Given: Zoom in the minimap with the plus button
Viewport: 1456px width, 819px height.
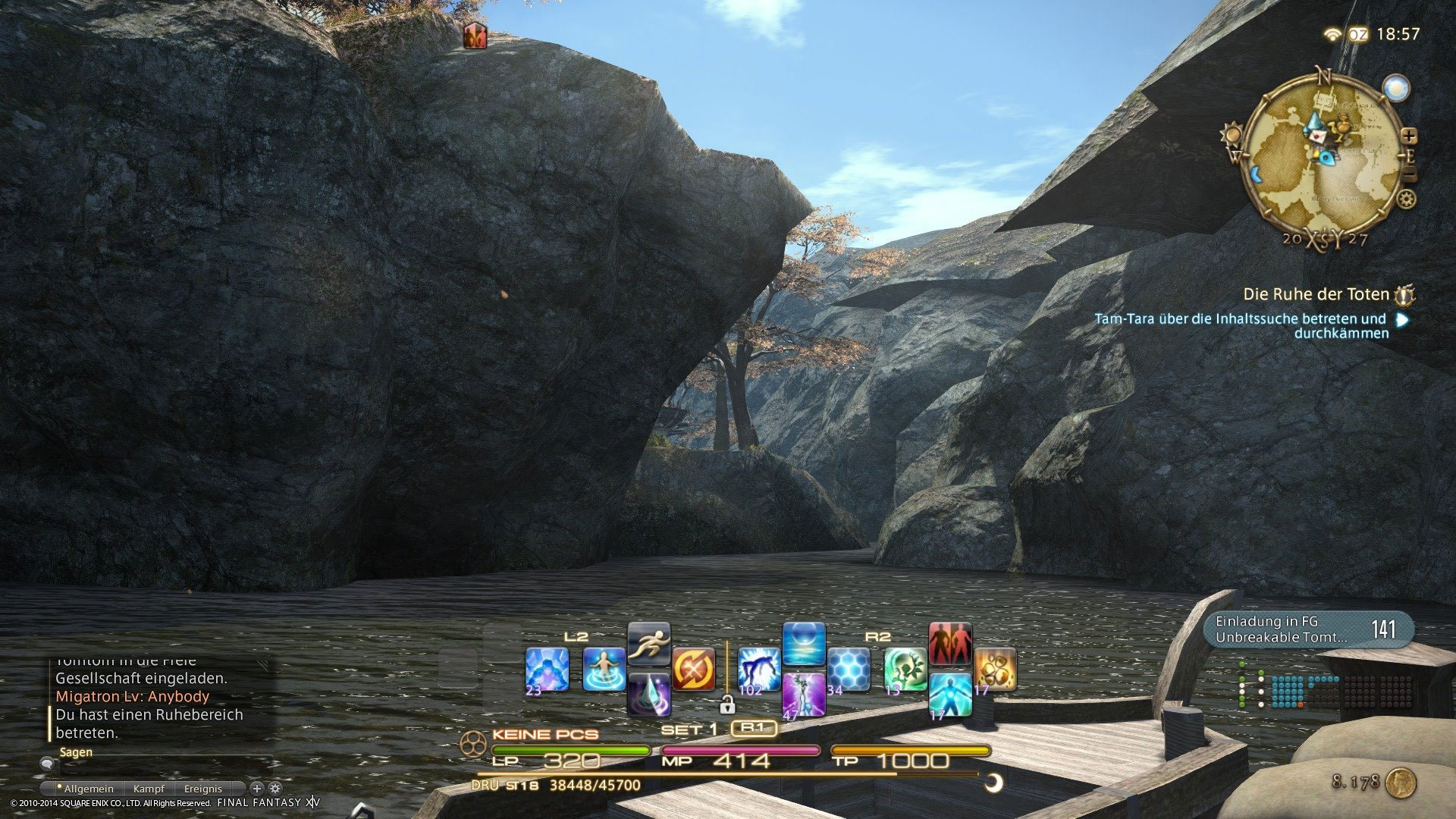Looking at the screenshot, I should 1410,136.
